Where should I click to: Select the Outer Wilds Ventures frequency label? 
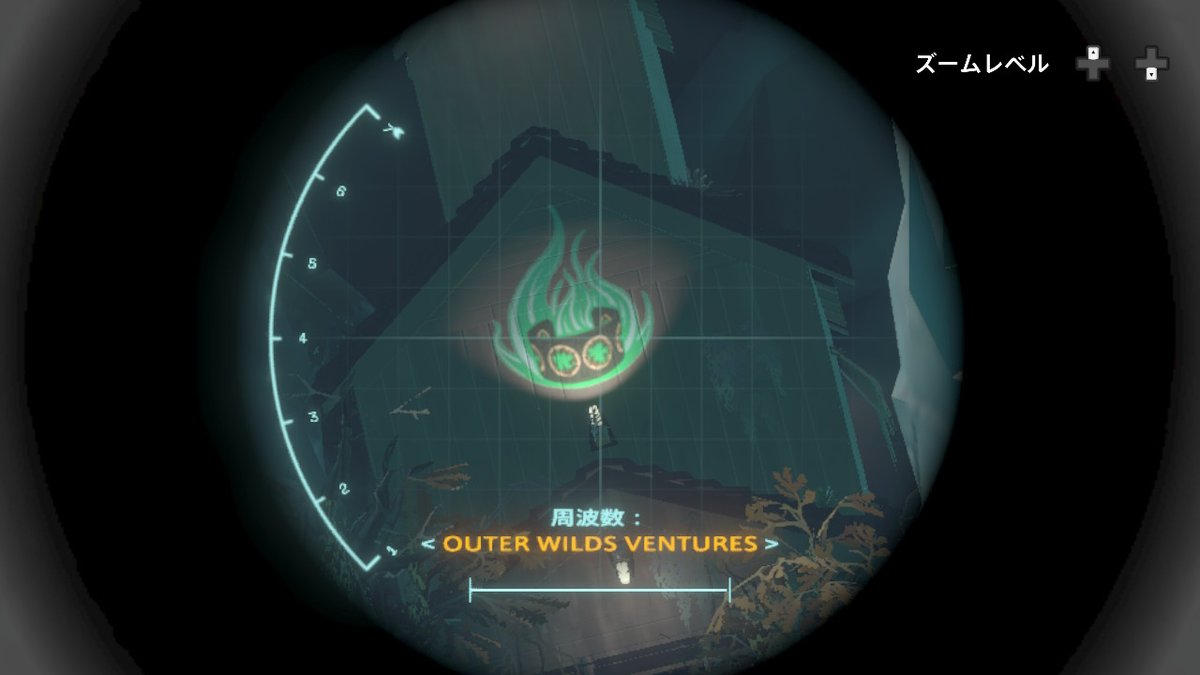599,545
